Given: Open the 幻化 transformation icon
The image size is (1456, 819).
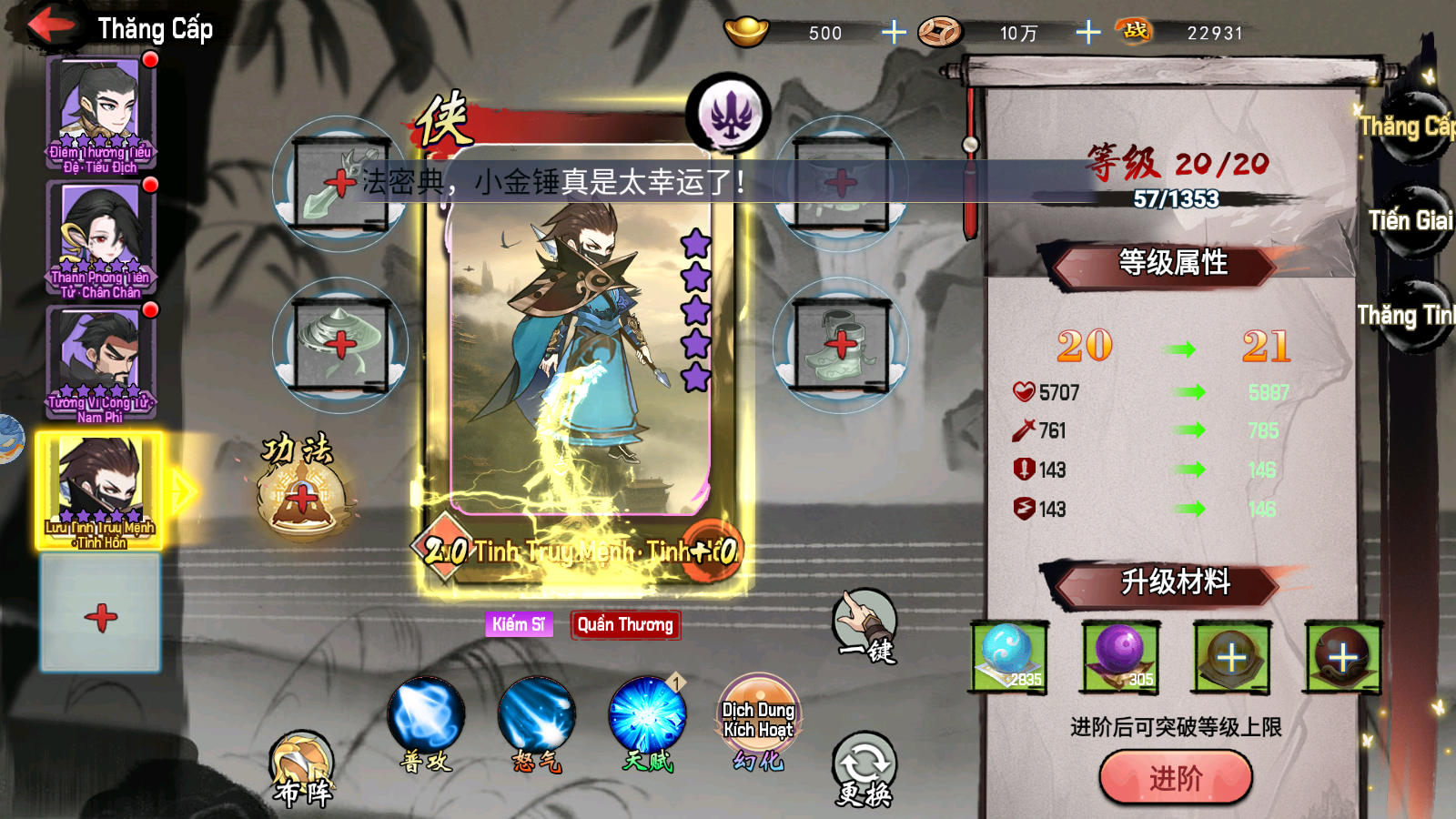Looking at the screenshot, I should tap(758, 719).
